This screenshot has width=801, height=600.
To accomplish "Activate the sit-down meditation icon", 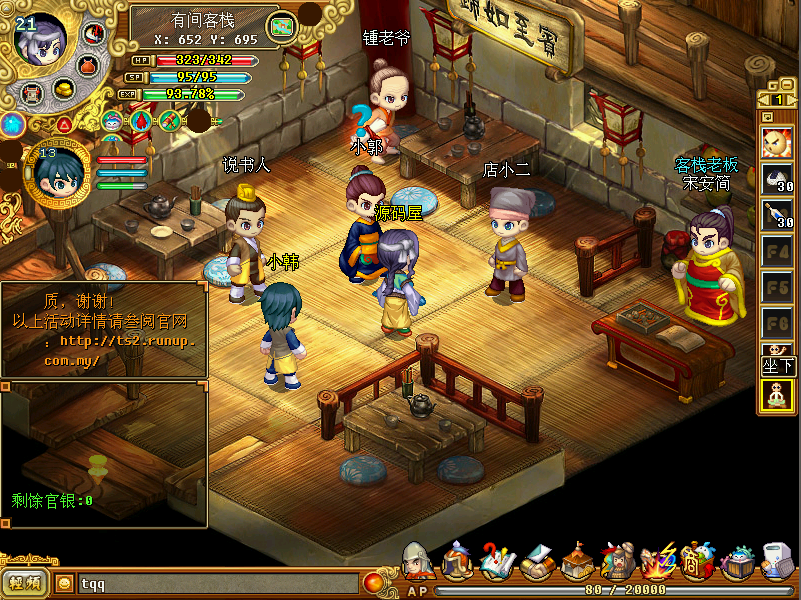I will pyautogui.click(x=777, y=396).
